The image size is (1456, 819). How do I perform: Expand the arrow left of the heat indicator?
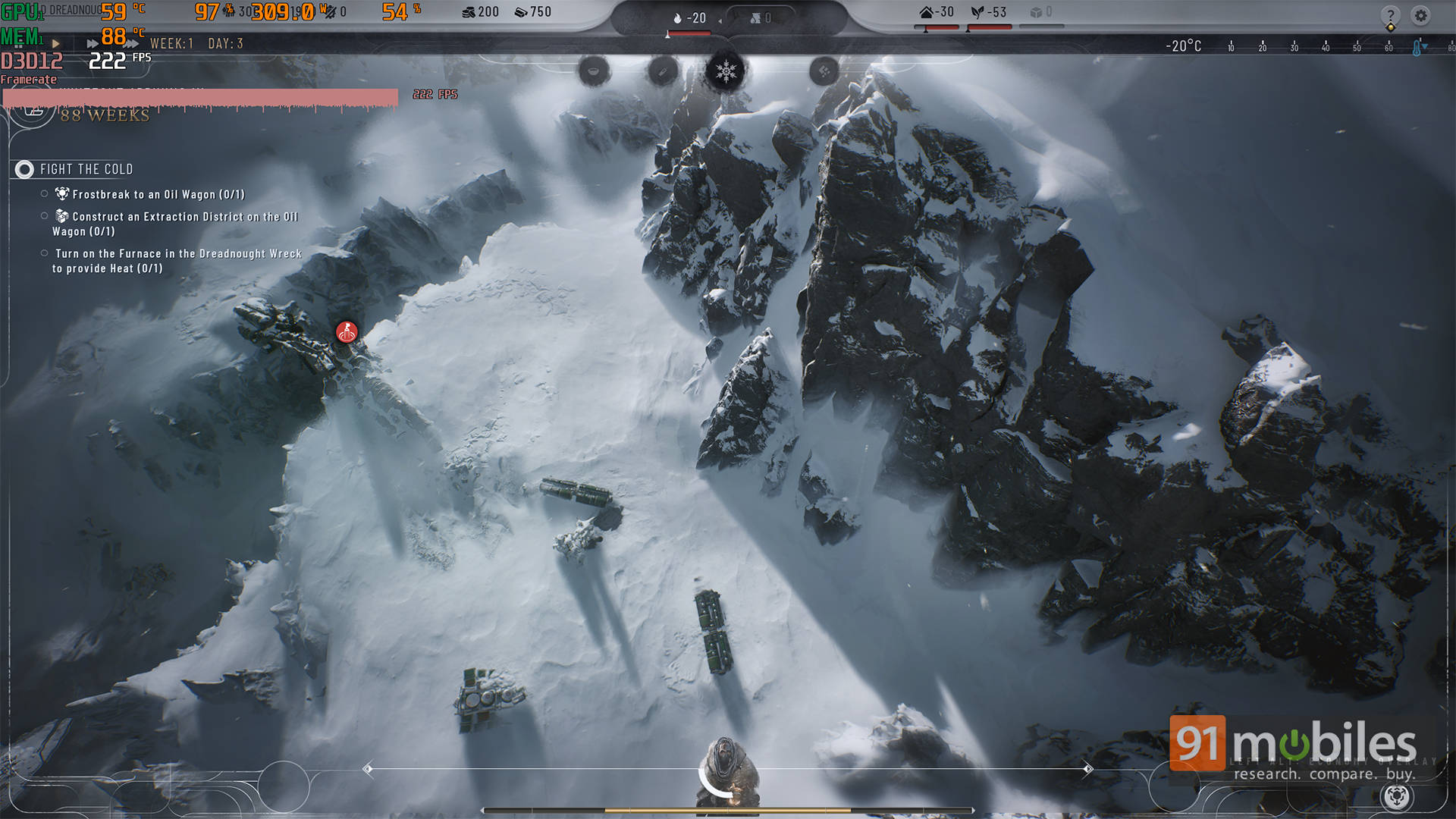click(x=720, y=20)
